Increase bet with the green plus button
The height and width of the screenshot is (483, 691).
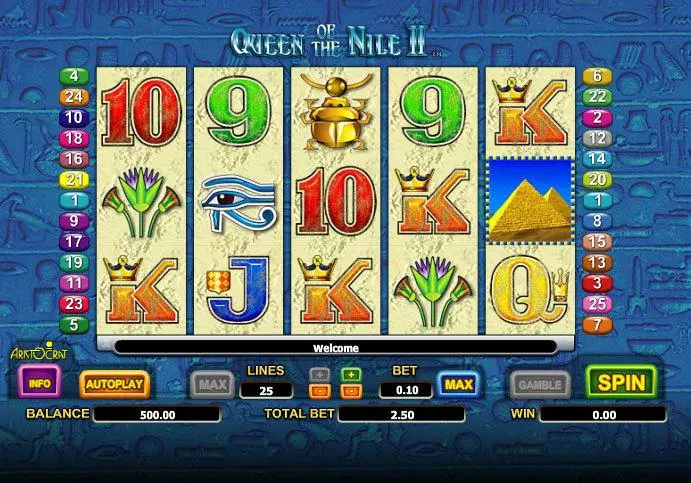[351, 374]
